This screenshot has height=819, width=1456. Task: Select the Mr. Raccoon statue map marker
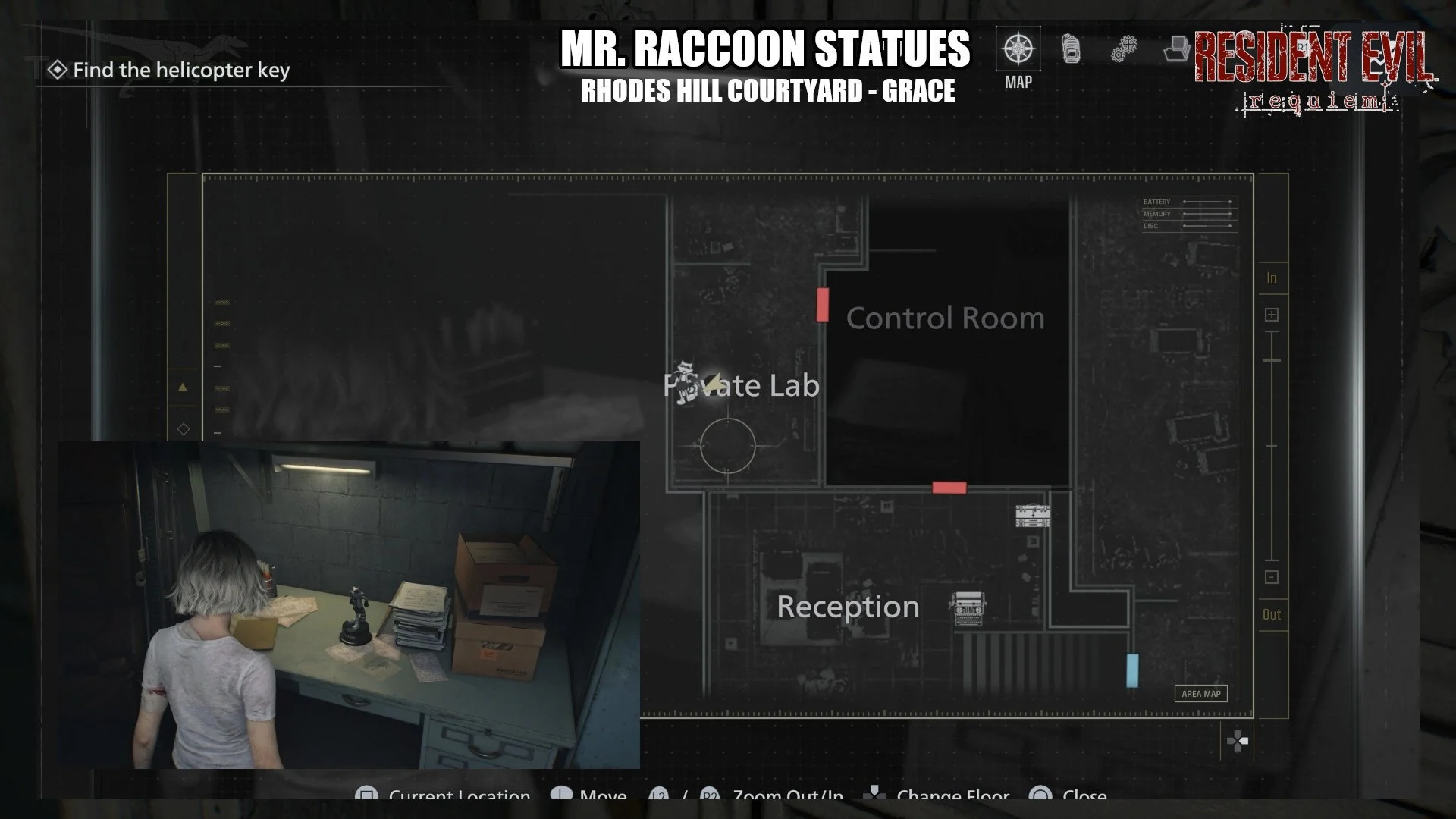pos(687,381)
